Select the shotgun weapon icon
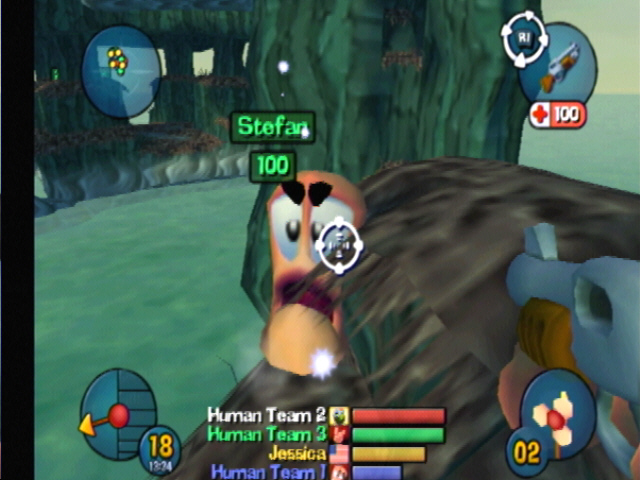Viewport: 640px width, 480px height. pos(560,66)
